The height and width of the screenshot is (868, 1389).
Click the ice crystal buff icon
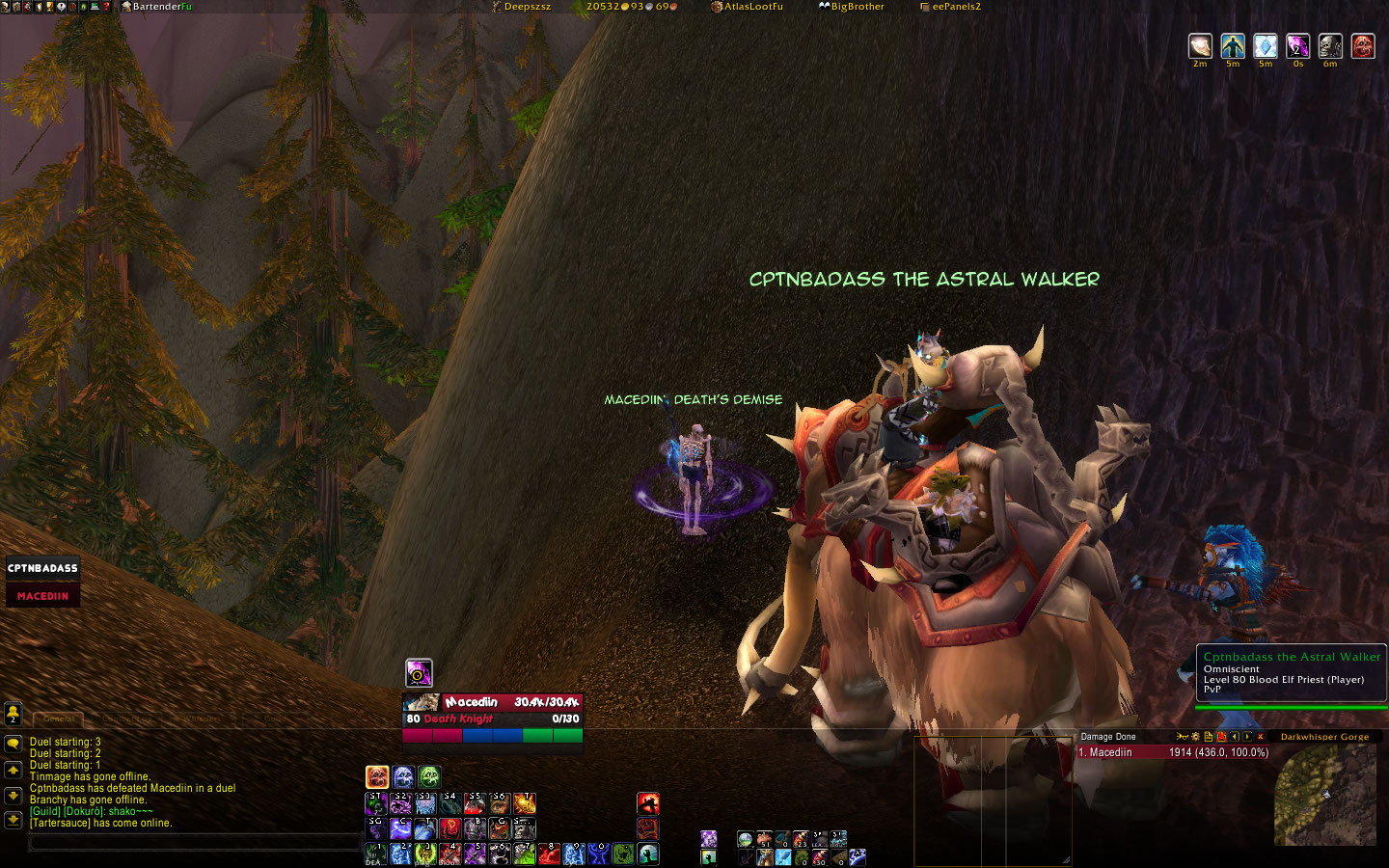1265,46
